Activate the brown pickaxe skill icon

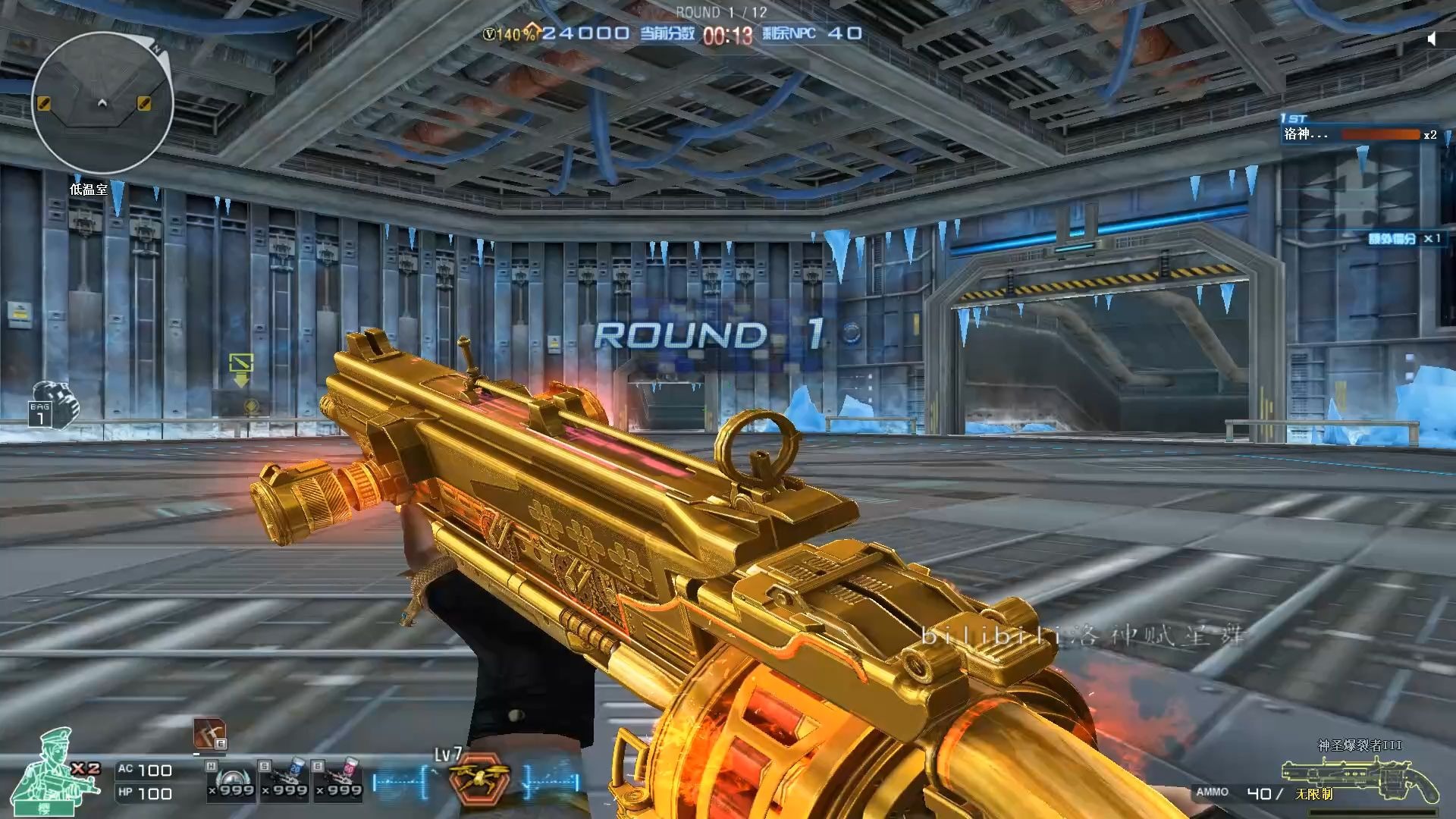click(209, 733)
